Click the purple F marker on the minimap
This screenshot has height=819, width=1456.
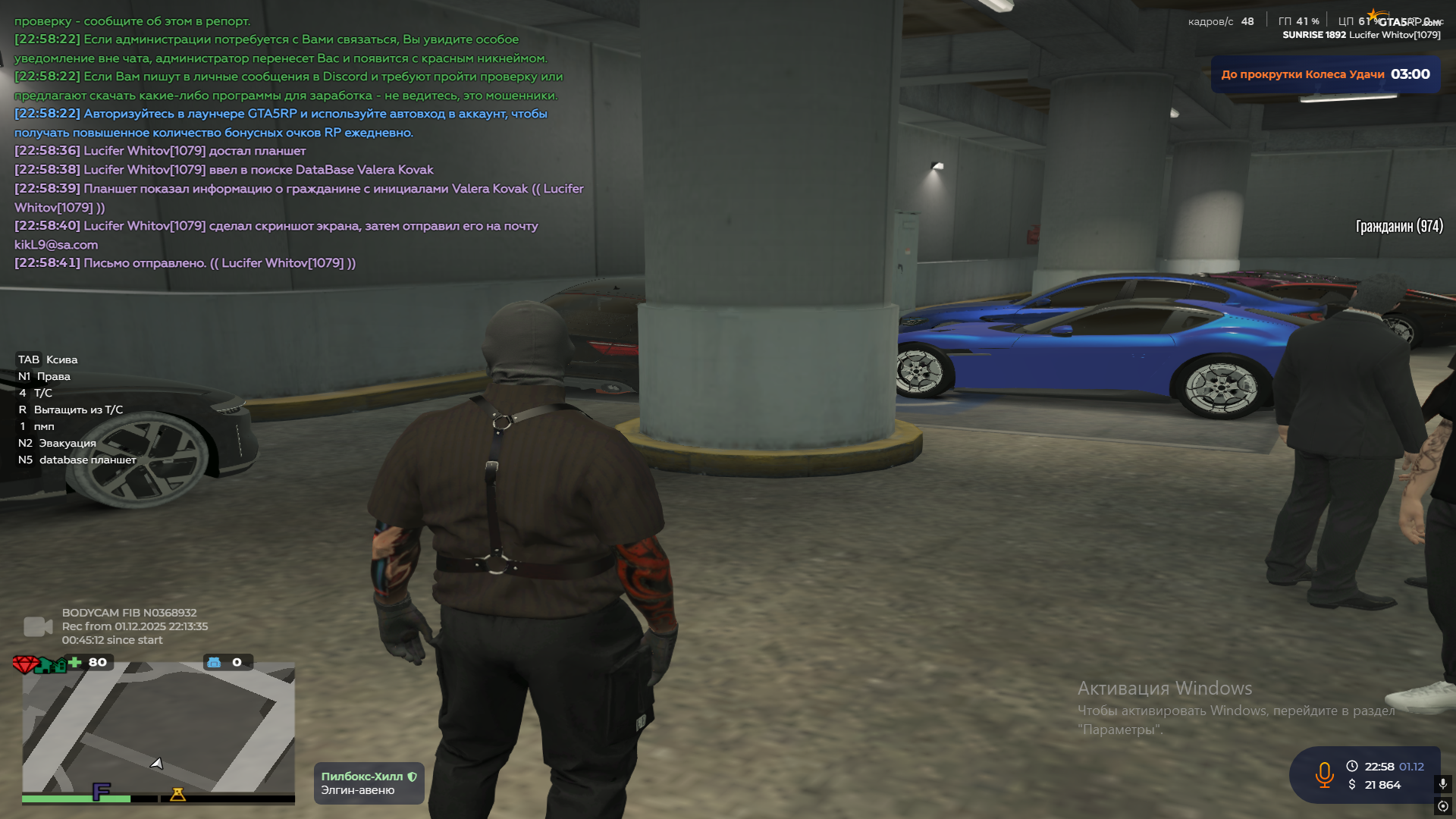pos(101,792)
